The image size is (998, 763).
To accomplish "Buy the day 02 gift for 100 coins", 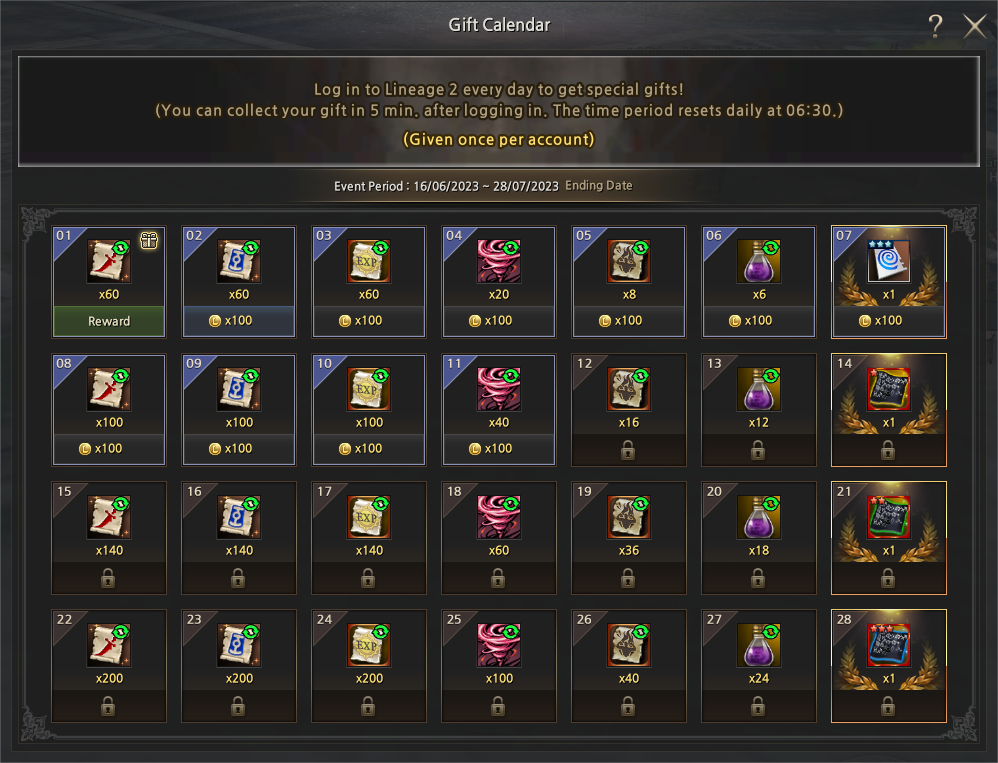I will (x=239, y=321).
